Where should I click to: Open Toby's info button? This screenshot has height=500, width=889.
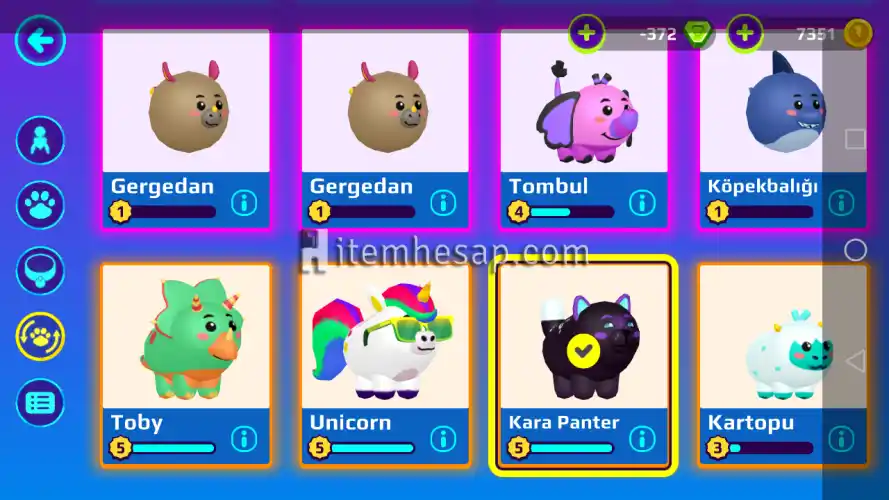pyautogui.click(x=245, y=439)
